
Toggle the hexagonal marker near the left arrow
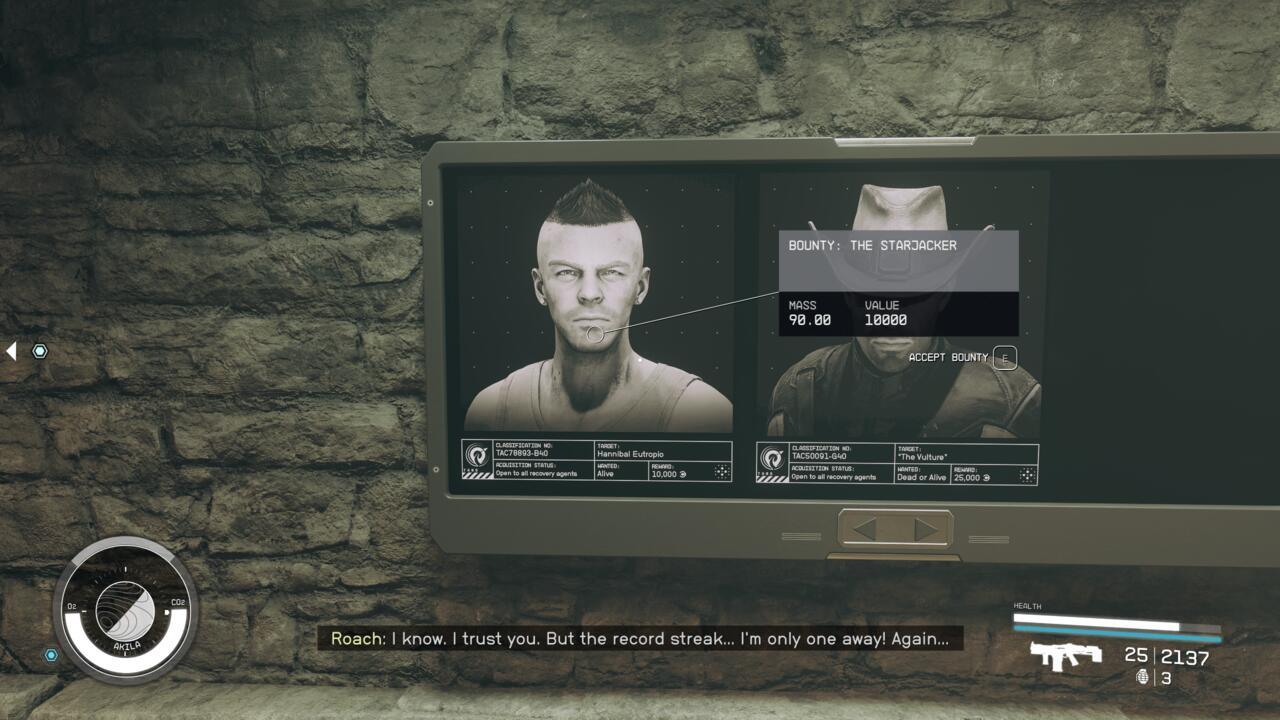(x=38, y=351)
